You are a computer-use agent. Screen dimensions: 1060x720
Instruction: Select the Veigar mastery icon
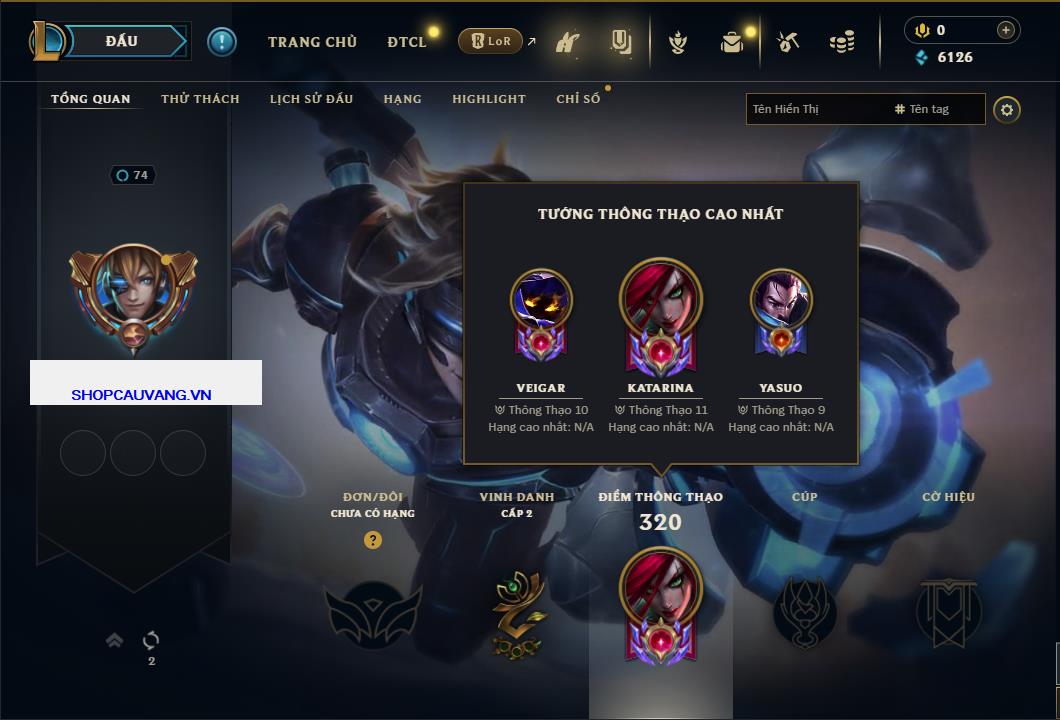pyautogui.click(x=541, y=312)
